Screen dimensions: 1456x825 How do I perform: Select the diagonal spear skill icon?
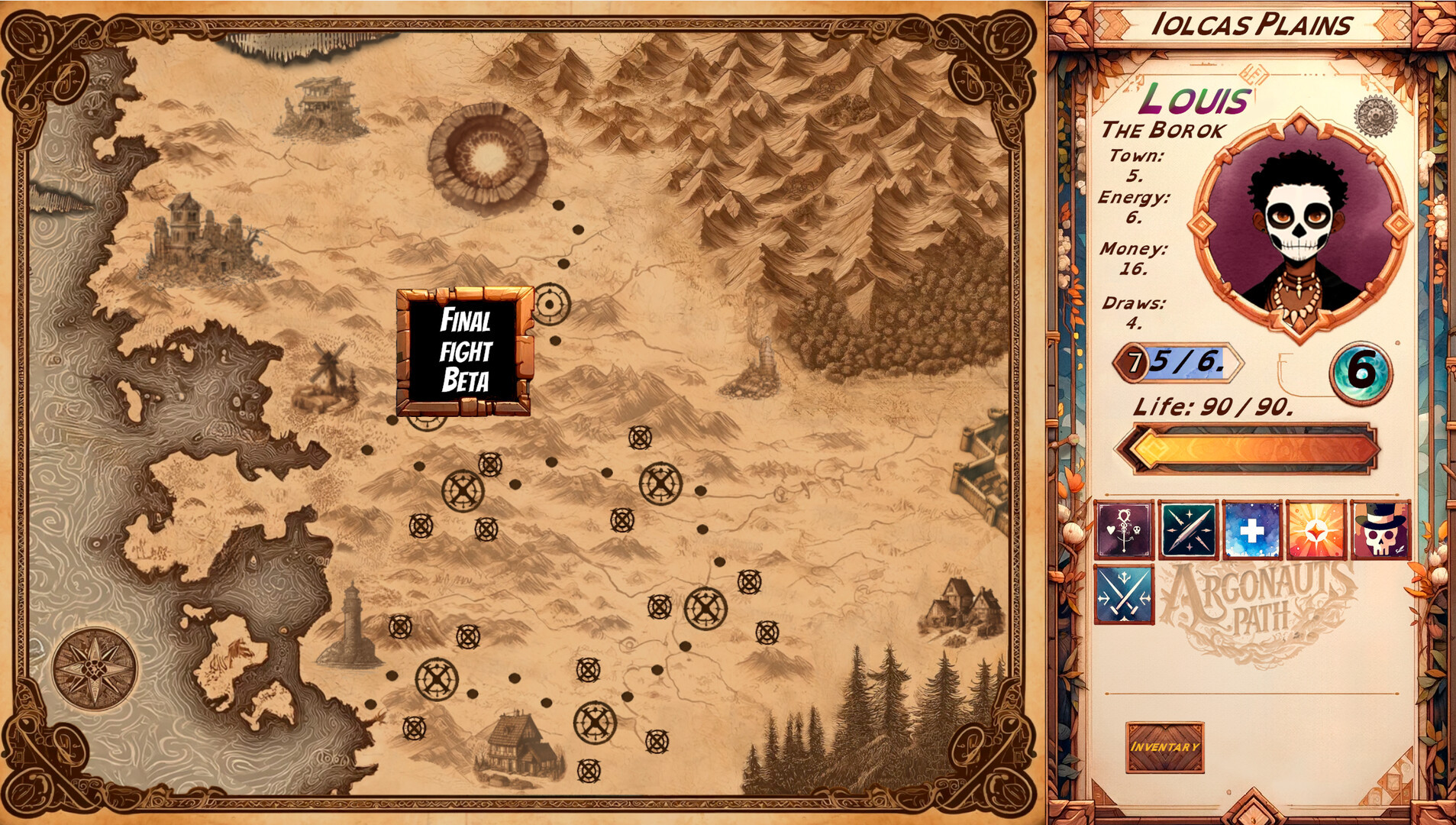click(x=1187, y=529)
